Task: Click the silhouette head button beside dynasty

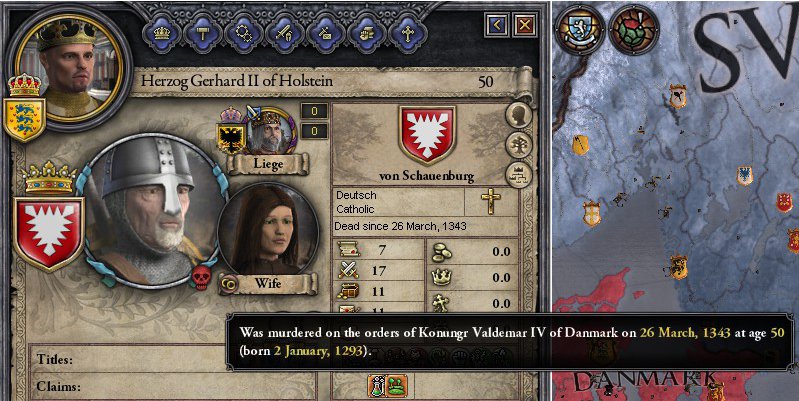Action: click(518, 115)
